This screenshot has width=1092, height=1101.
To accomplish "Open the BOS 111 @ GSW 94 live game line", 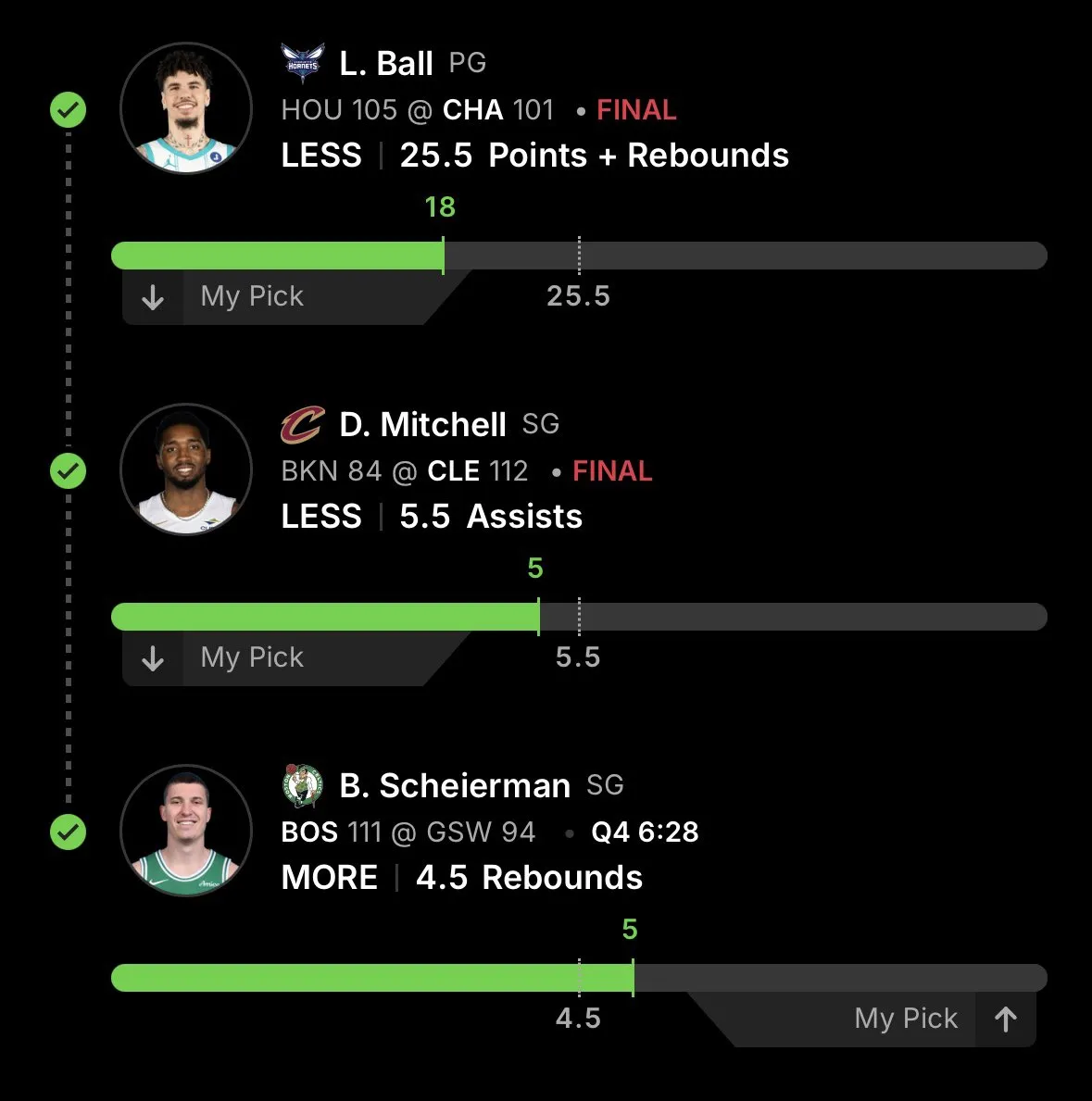I will pos(408,832).
